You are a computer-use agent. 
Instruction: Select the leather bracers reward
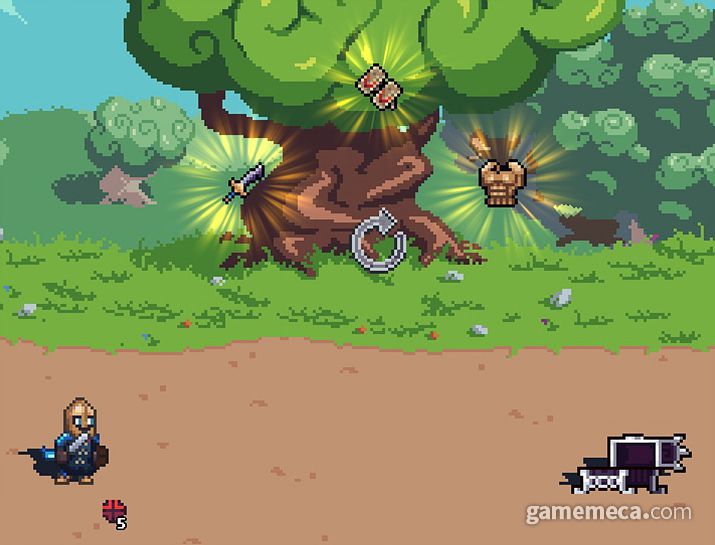[x=377, y=85]
